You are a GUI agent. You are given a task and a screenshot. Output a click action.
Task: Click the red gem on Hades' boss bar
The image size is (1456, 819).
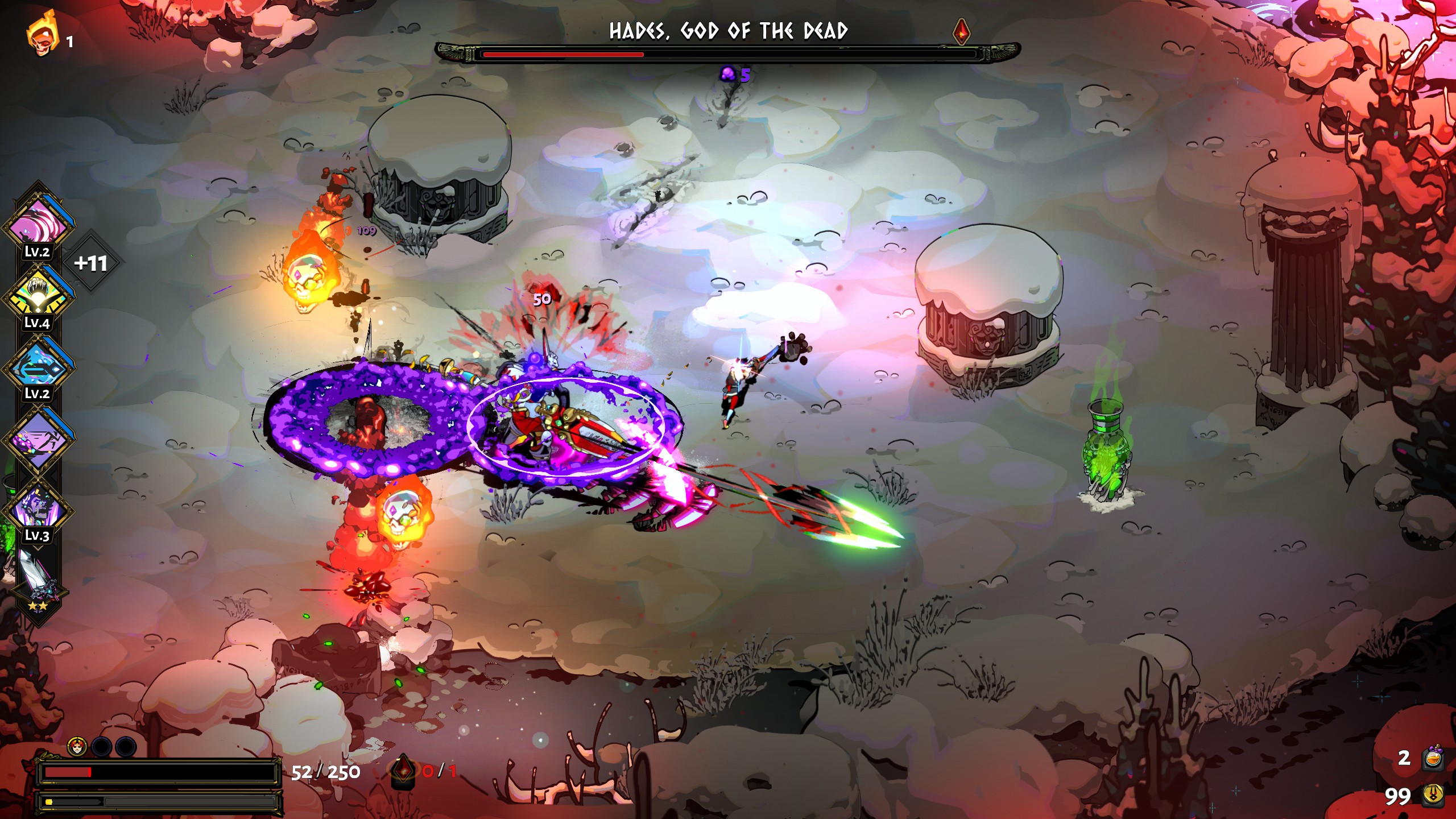[x=961, y=31]
